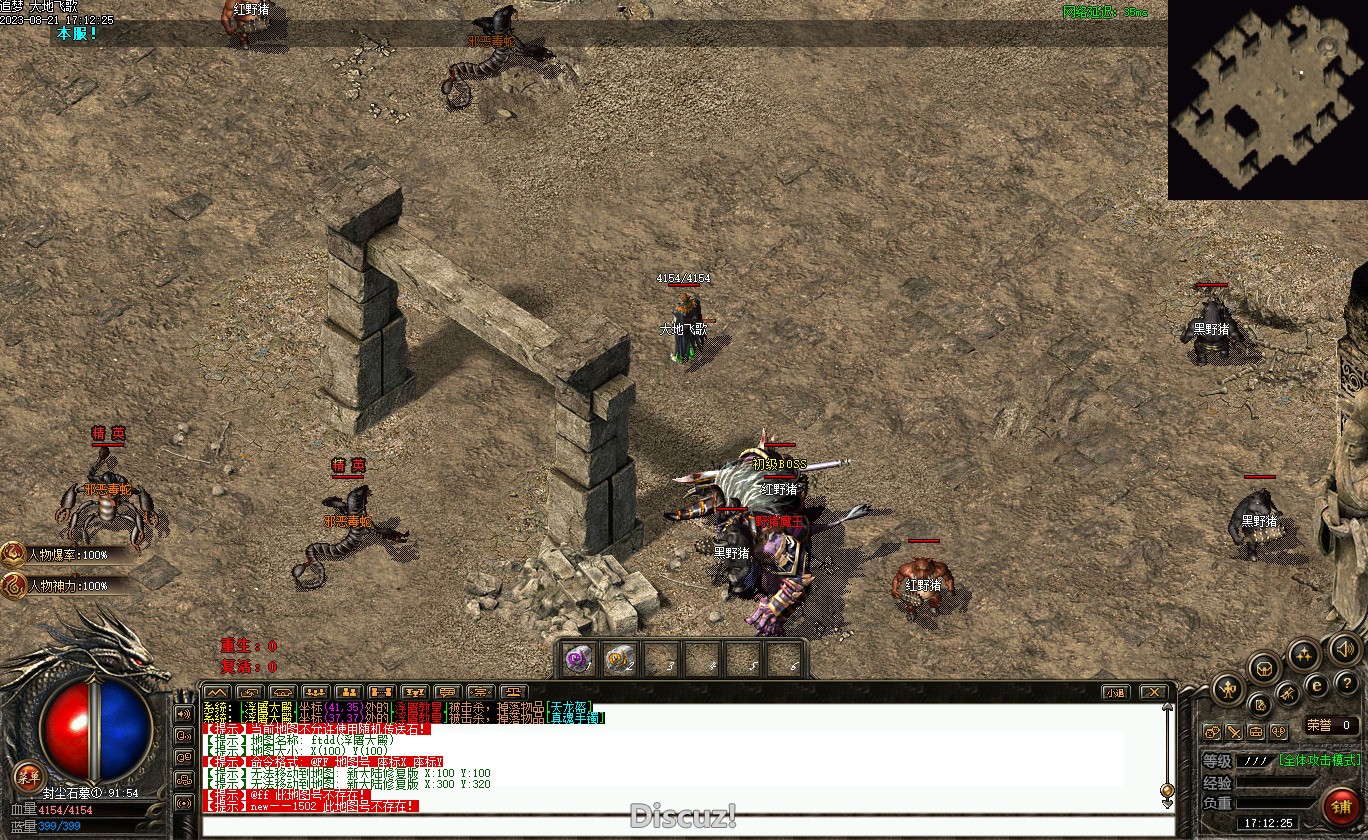Viewport: 1368px width, 840px height.
Task: Click the chat scrollbar handle knob
Action: (x=1166, y=790)
